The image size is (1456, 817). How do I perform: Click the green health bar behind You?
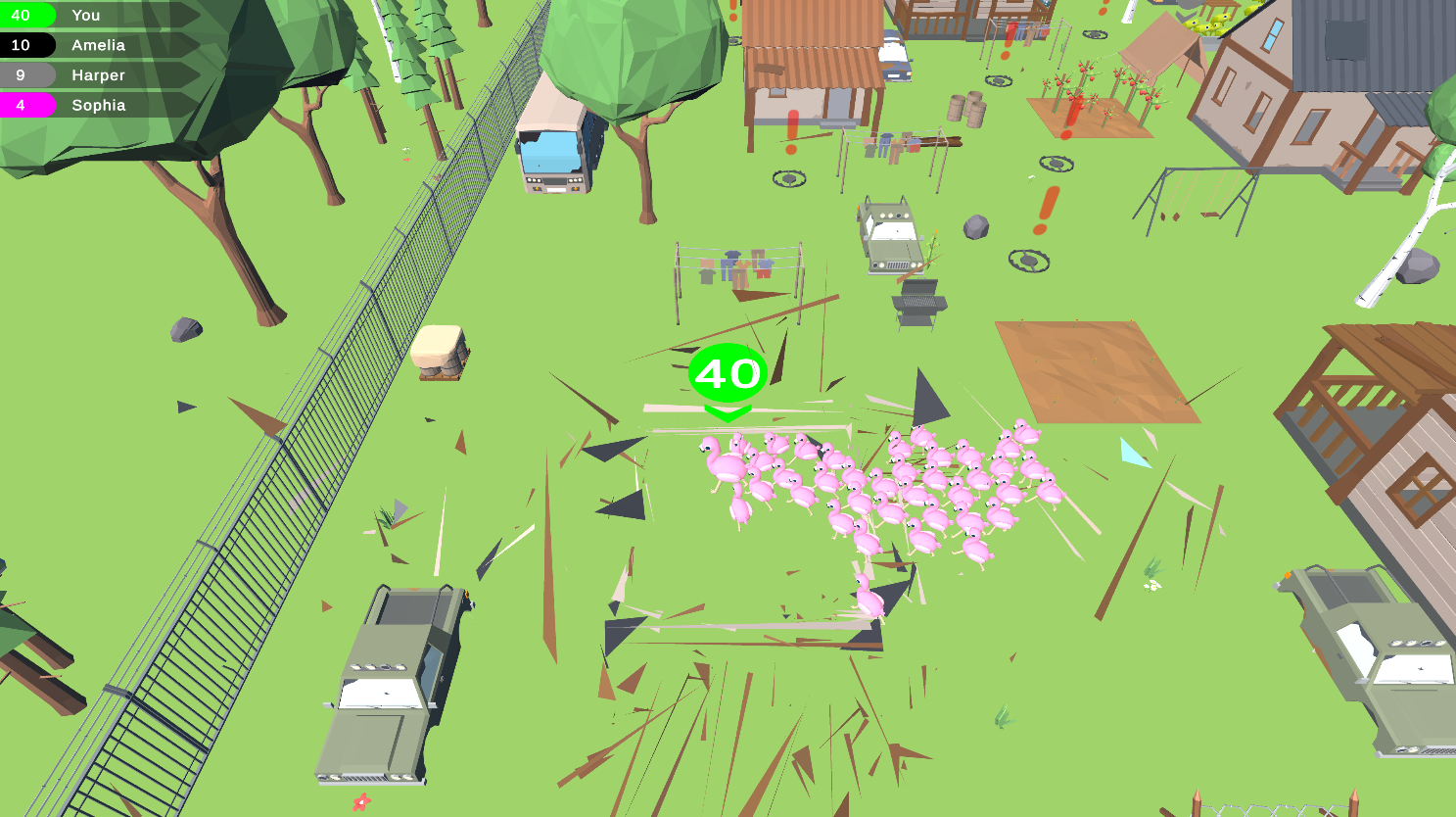[x=147, y=15]
